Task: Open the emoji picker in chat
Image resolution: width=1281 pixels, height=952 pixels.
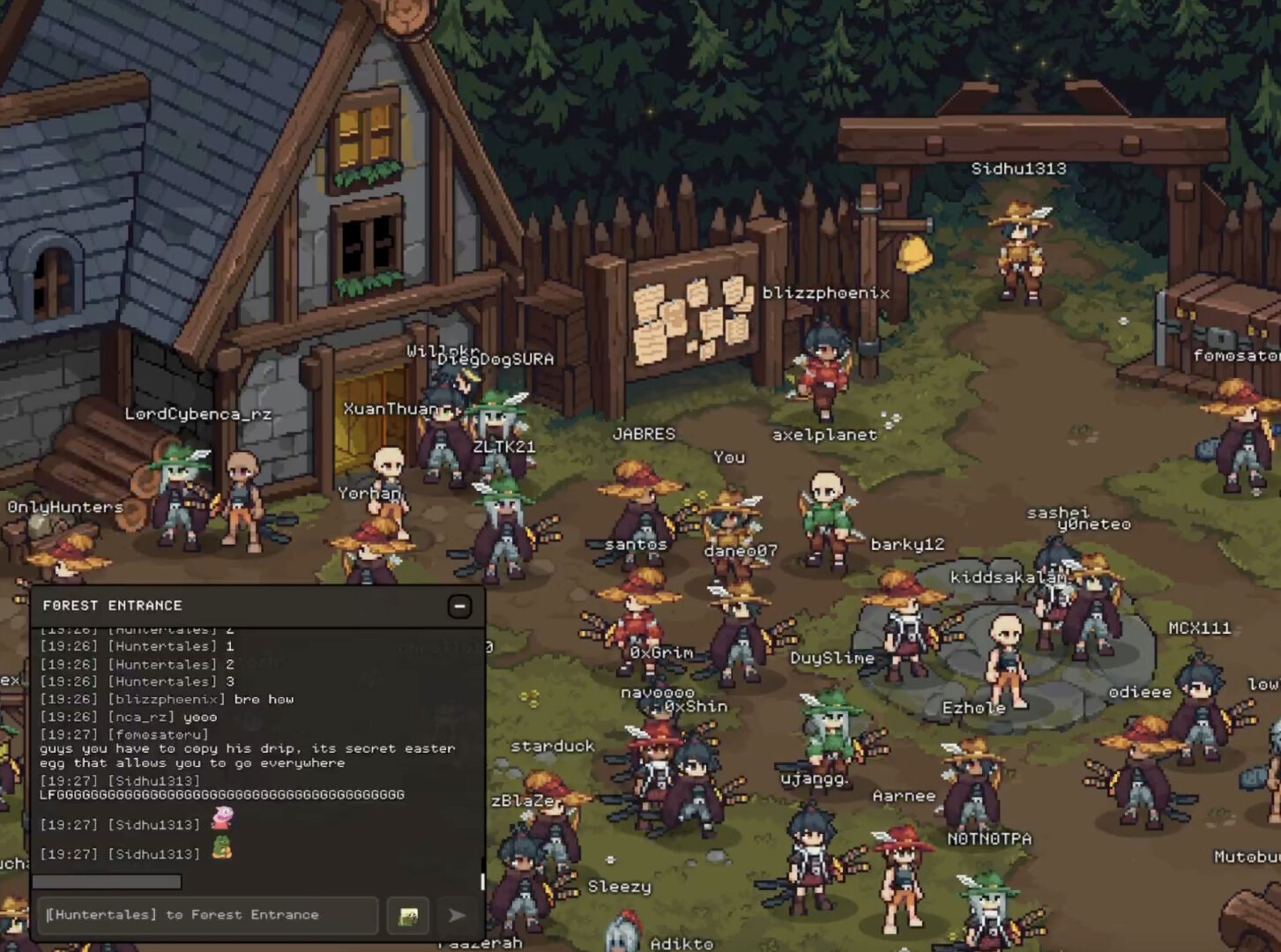Action: tap(408, 916)
